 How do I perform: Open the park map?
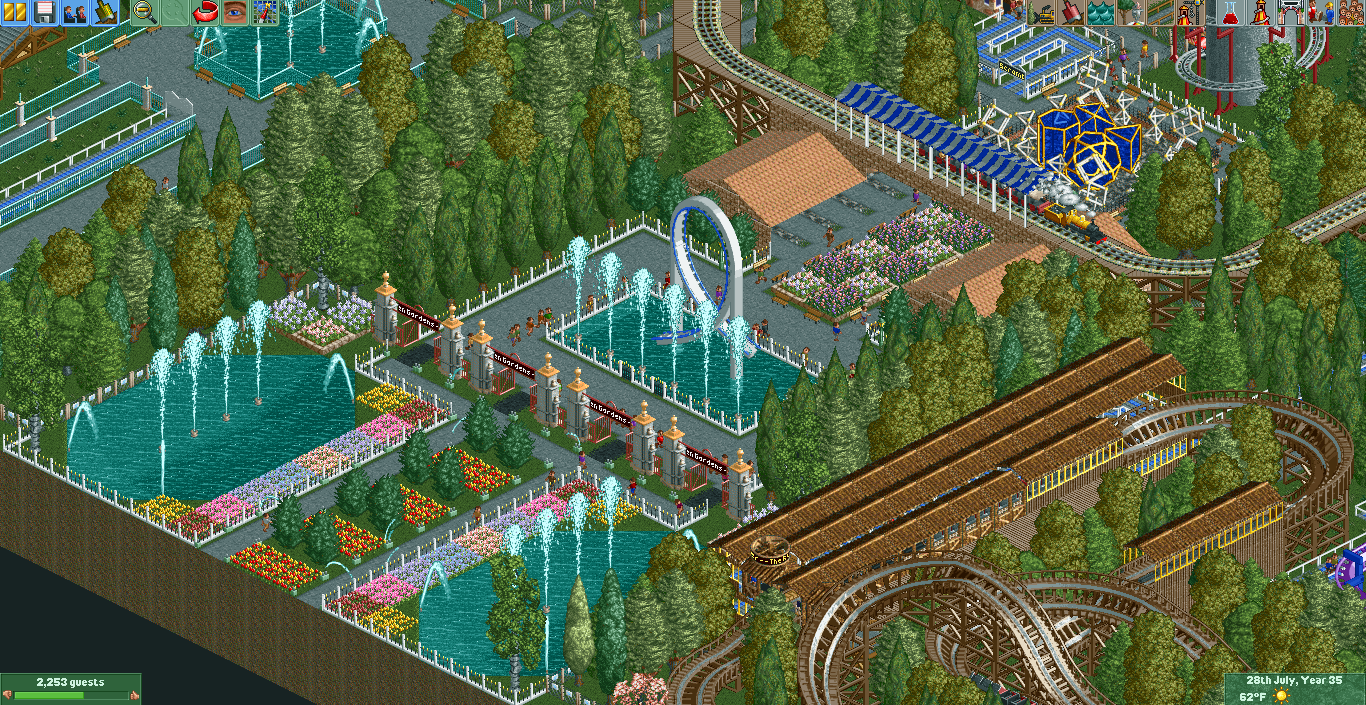pos(265,12)
